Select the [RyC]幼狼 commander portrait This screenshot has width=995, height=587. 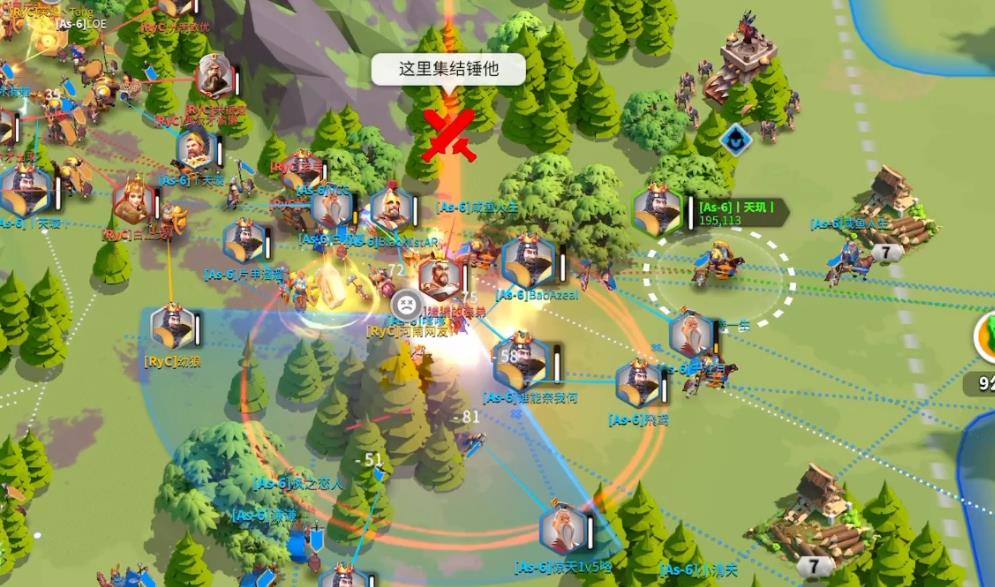click(x=173, y=328)
